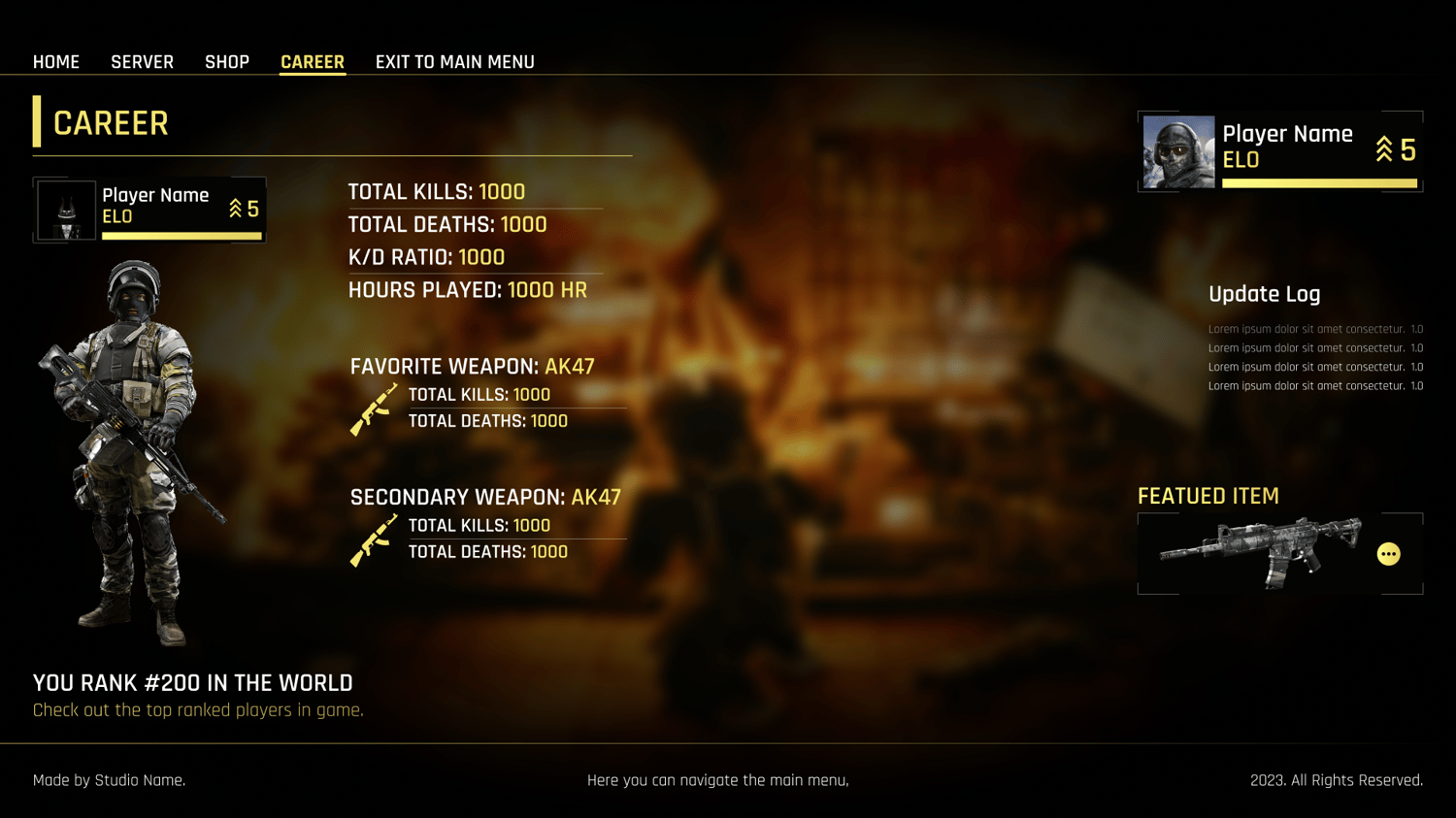Click the featured item's three-dot button
This screenshot has height=818, width=1456.
click(1388, 554)
